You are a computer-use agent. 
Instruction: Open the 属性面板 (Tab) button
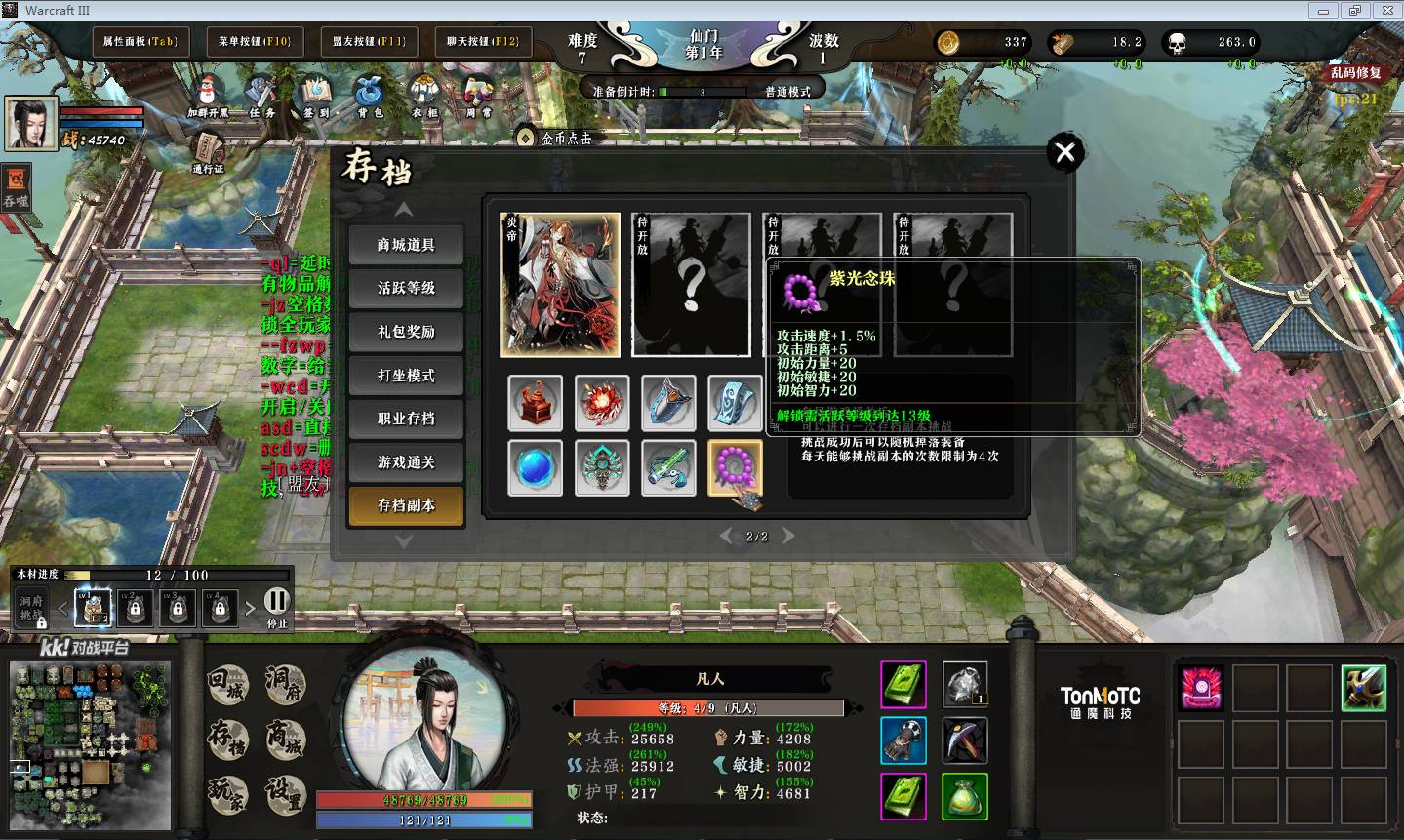point(140,42)
